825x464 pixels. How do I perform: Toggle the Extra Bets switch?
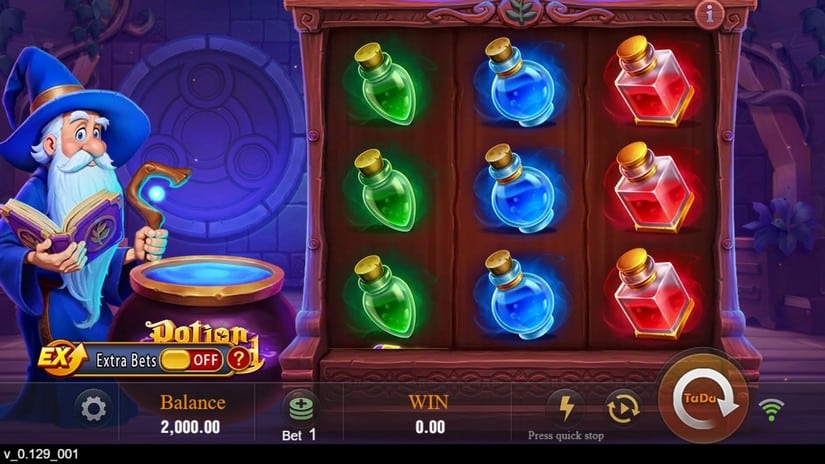pos(190,359)
